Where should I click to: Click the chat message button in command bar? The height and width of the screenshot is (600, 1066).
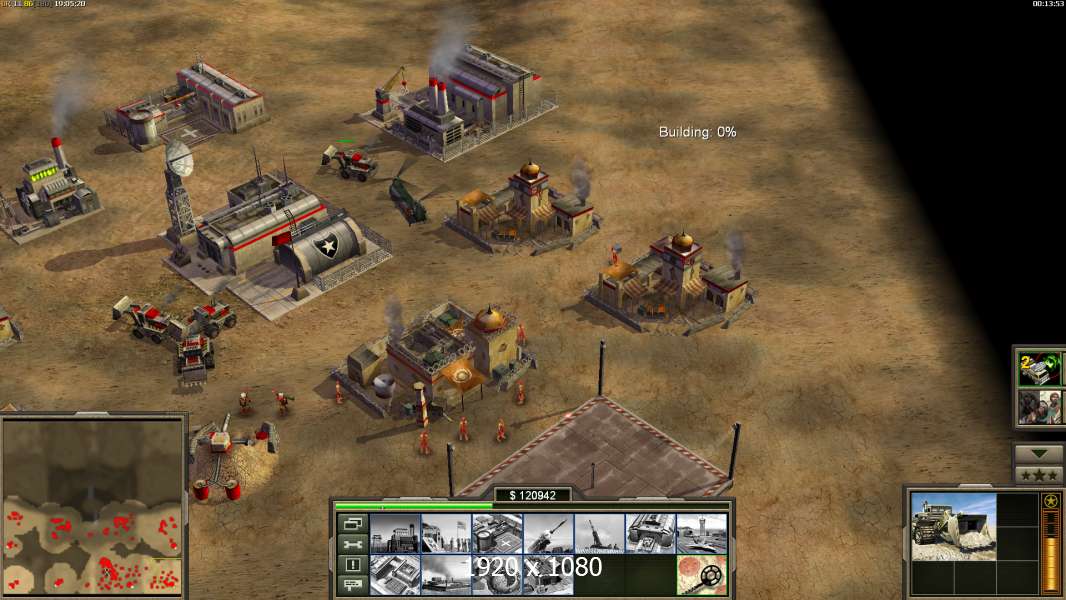click(x=352, y=584)
